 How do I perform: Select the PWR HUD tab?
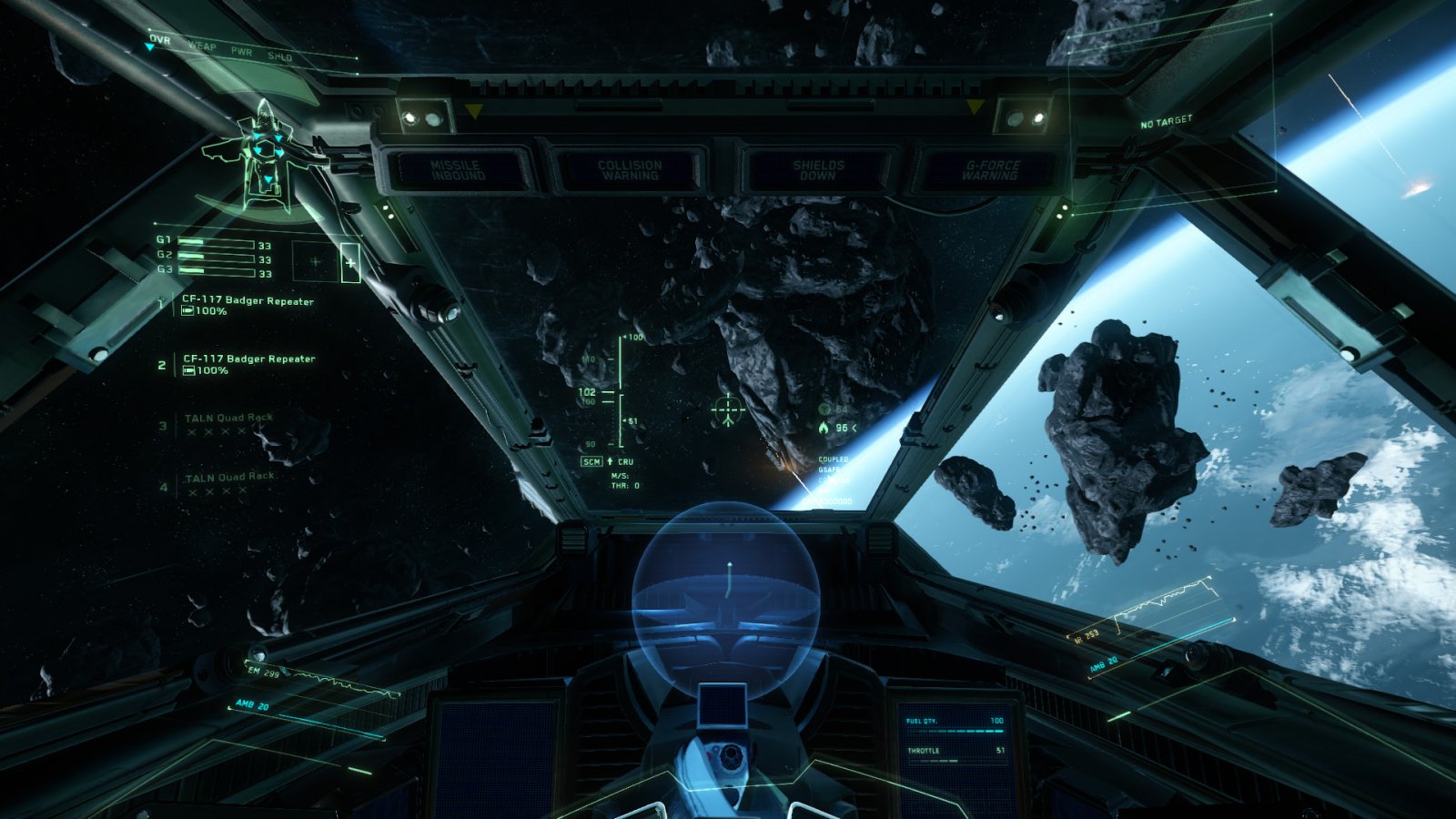click(241, 52)
